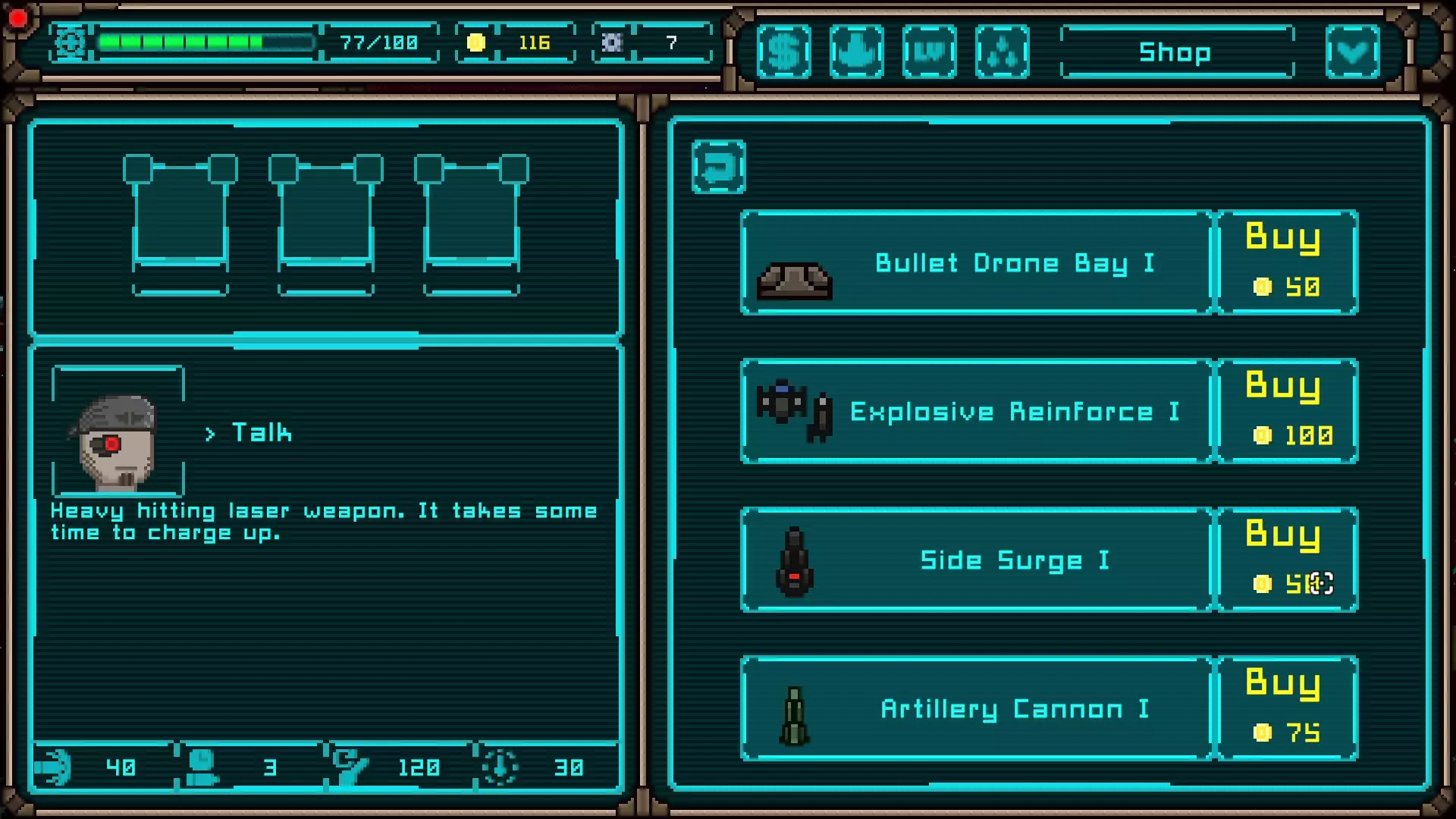This screenshot has width=1456, height=819.
Task: Buy Bullet Drone Bay I for 50
Action: point(1287,262)
